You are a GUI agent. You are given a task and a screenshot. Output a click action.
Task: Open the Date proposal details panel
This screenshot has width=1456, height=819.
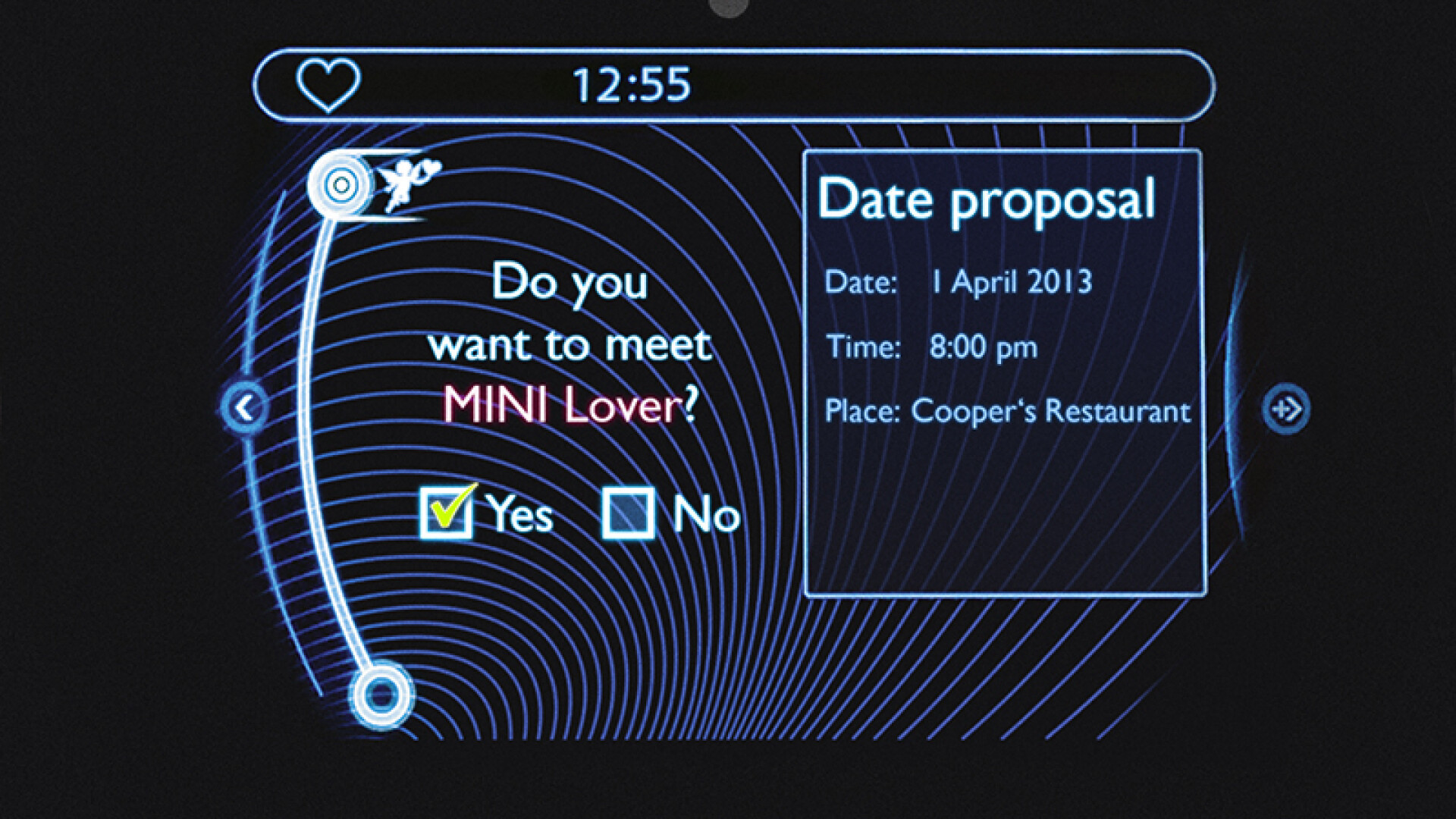click(1004, 372)
